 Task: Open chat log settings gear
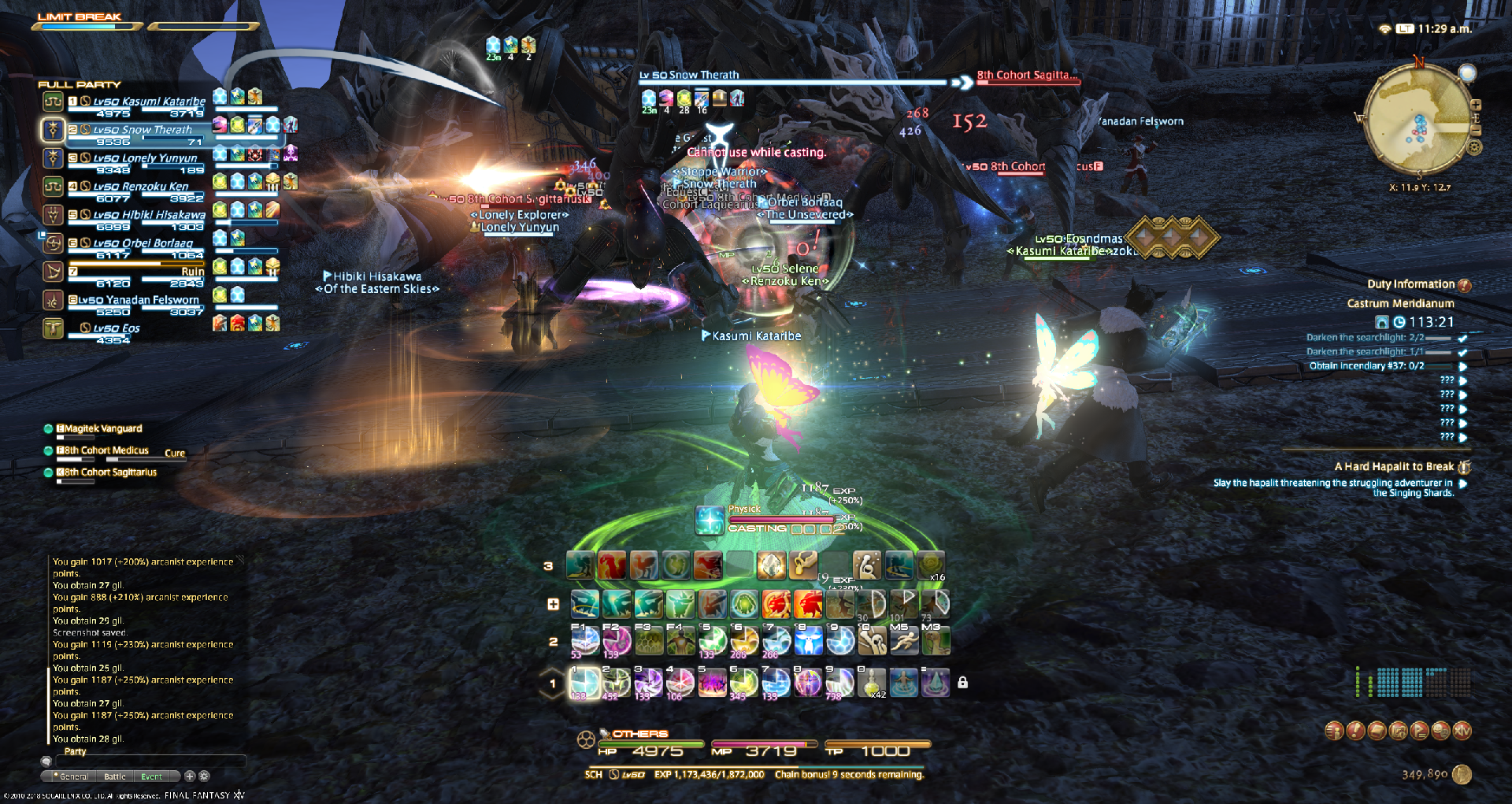click(204, 776)
